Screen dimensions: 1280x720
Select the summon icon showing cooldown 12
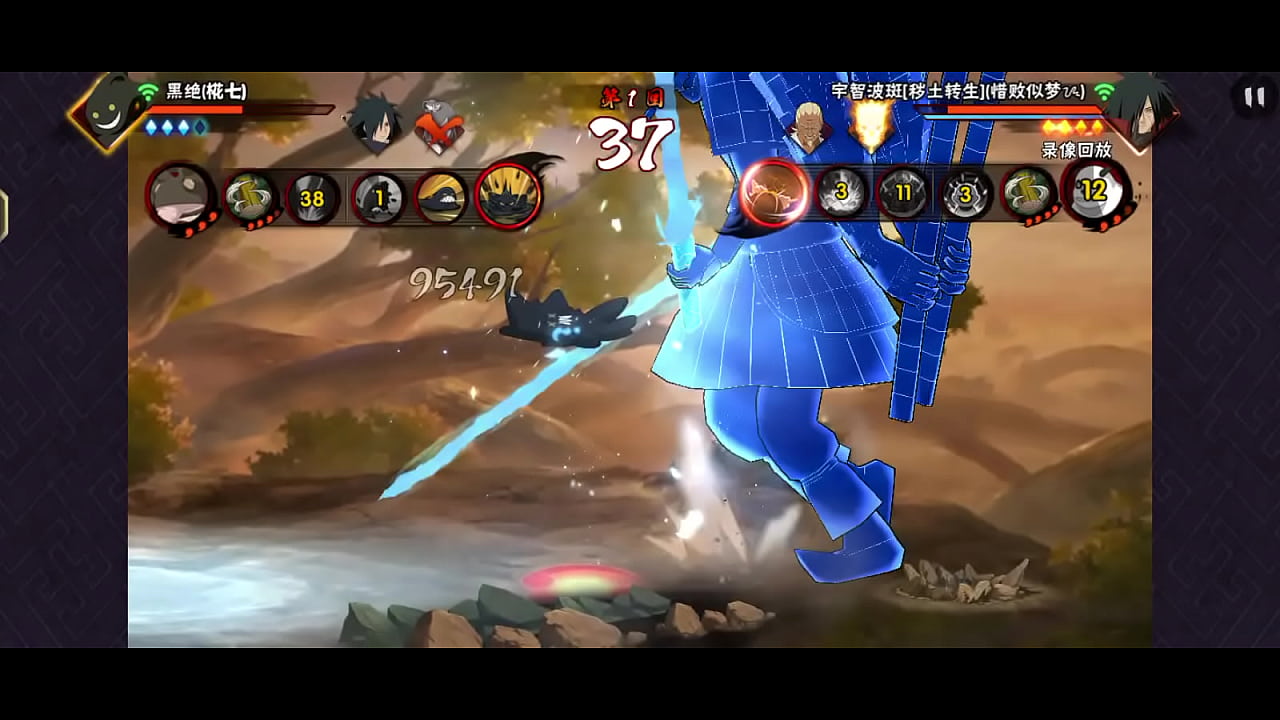click(x=1096, y=192)
